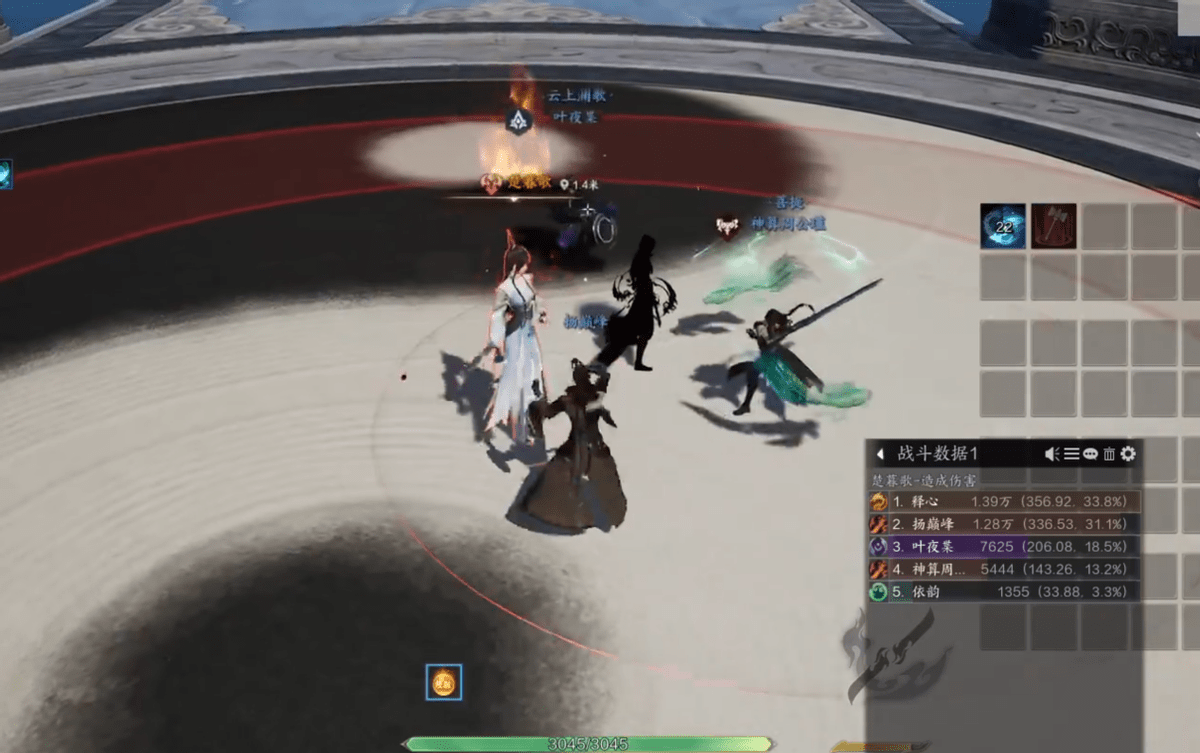
Task: Select the red hammer skill slot
Action: 1053,226
